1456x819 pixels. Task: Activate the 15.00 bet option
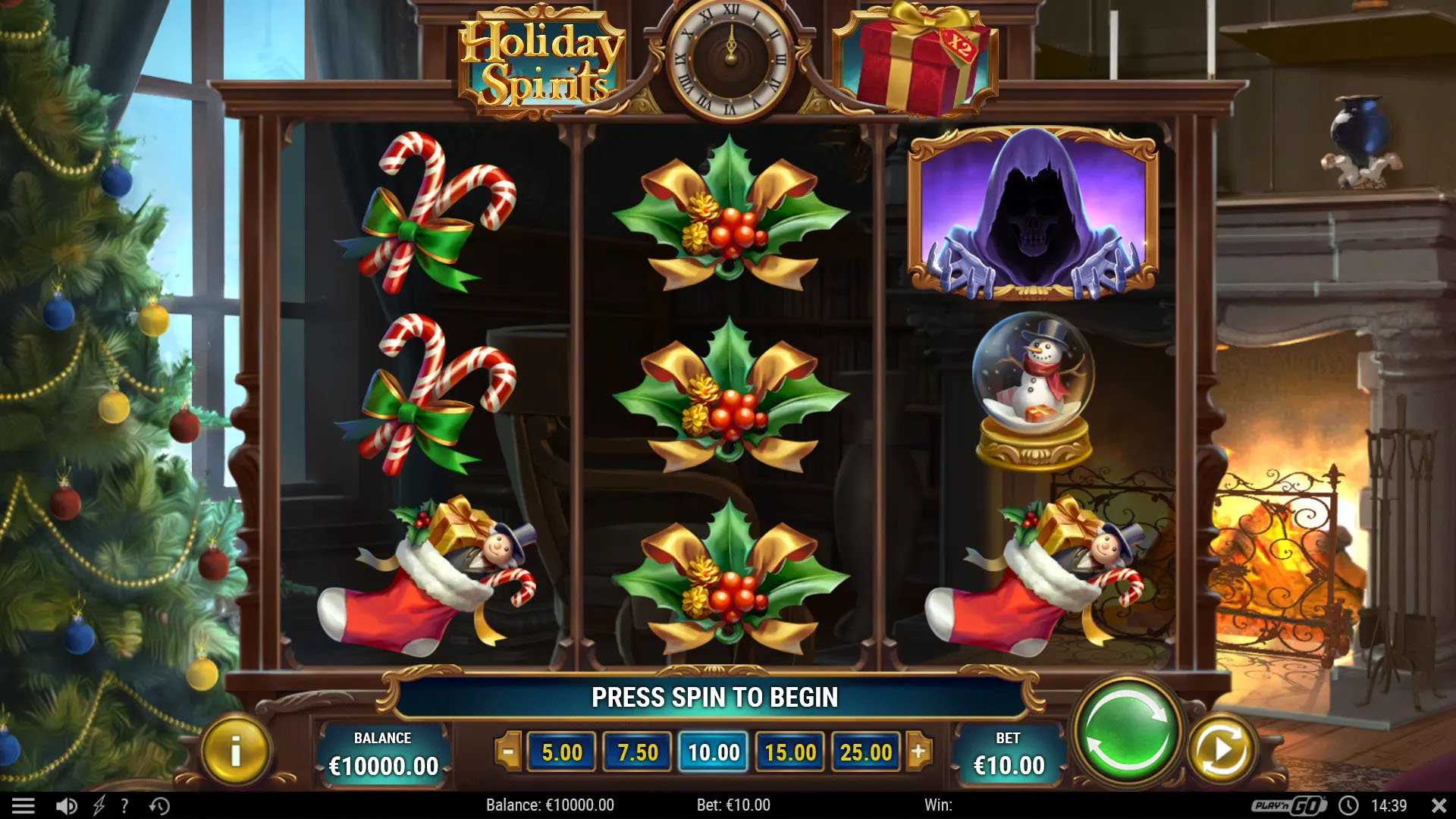[x=789, y=752]
